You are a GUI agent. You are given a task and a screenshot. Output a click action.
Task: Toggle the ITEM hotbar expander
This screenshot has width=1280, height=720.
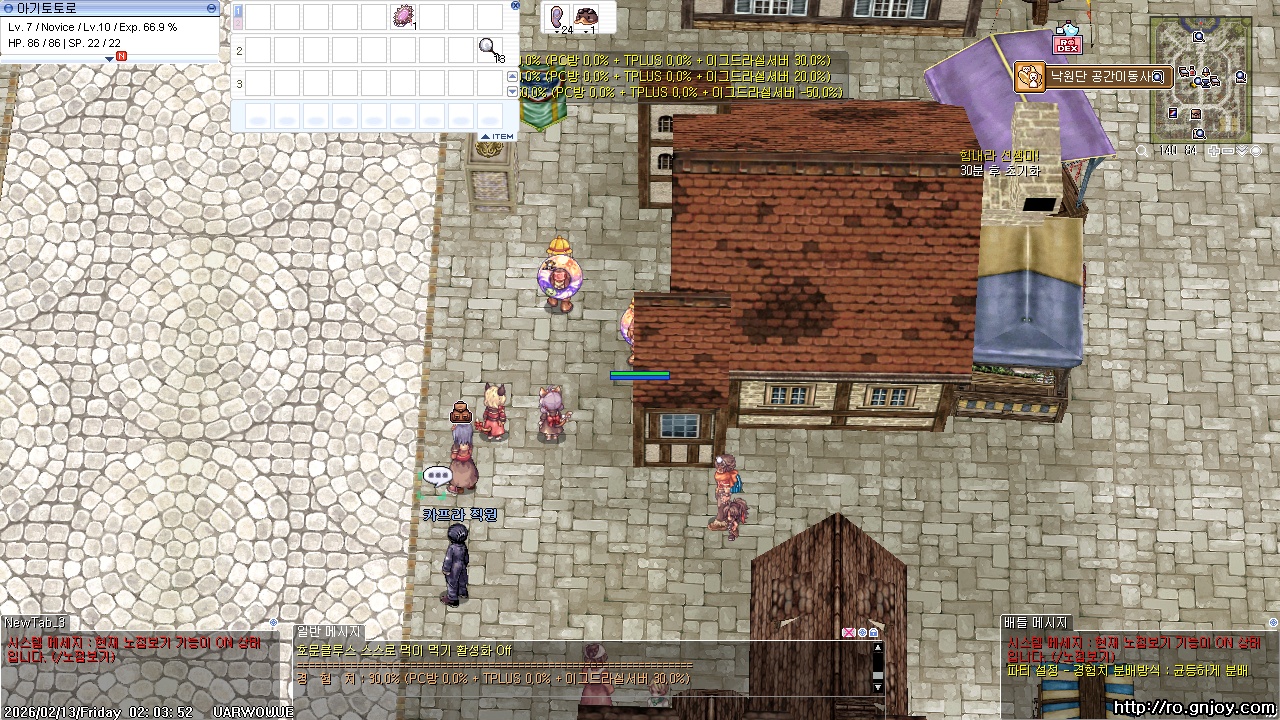497,136
